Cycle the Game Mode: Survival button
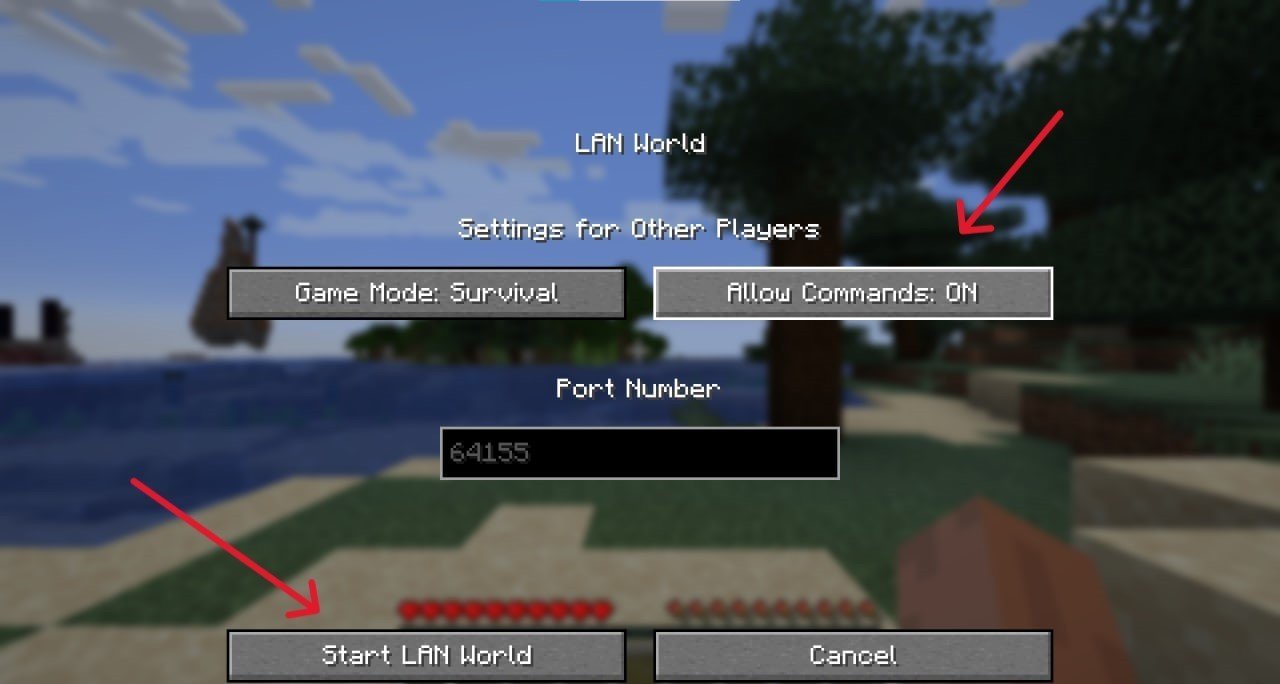Screen dimensions: 1280x684 (x=427, y=293)
